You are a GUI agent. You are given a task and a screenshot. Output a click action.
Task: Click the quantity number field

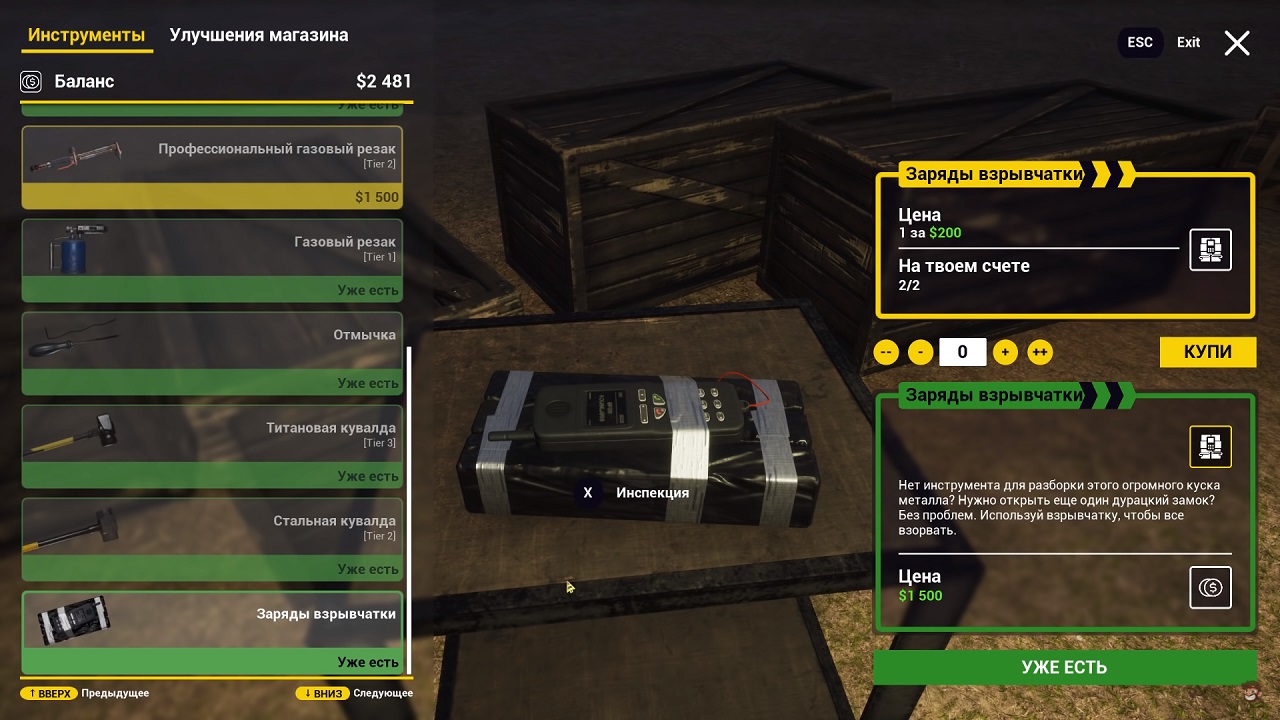(962, 352)
